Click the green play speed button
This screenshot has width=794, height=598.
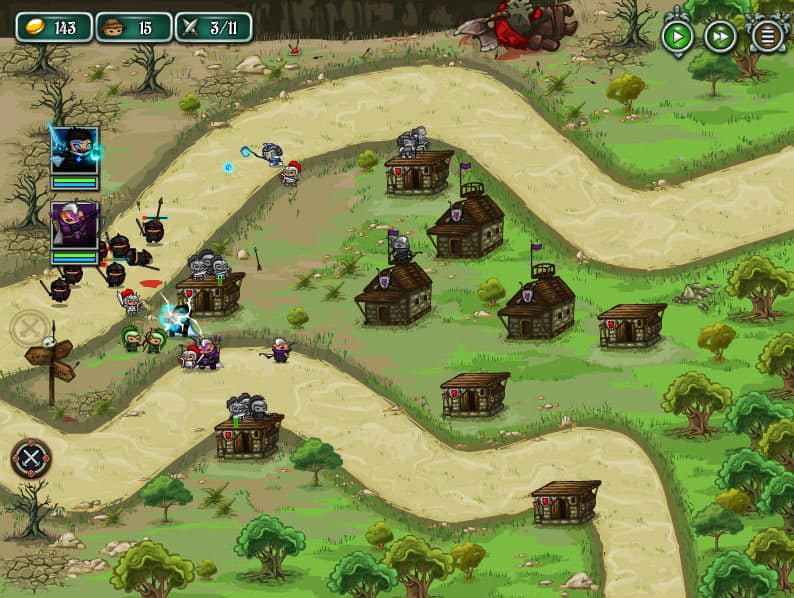click(x=677, y=37)
